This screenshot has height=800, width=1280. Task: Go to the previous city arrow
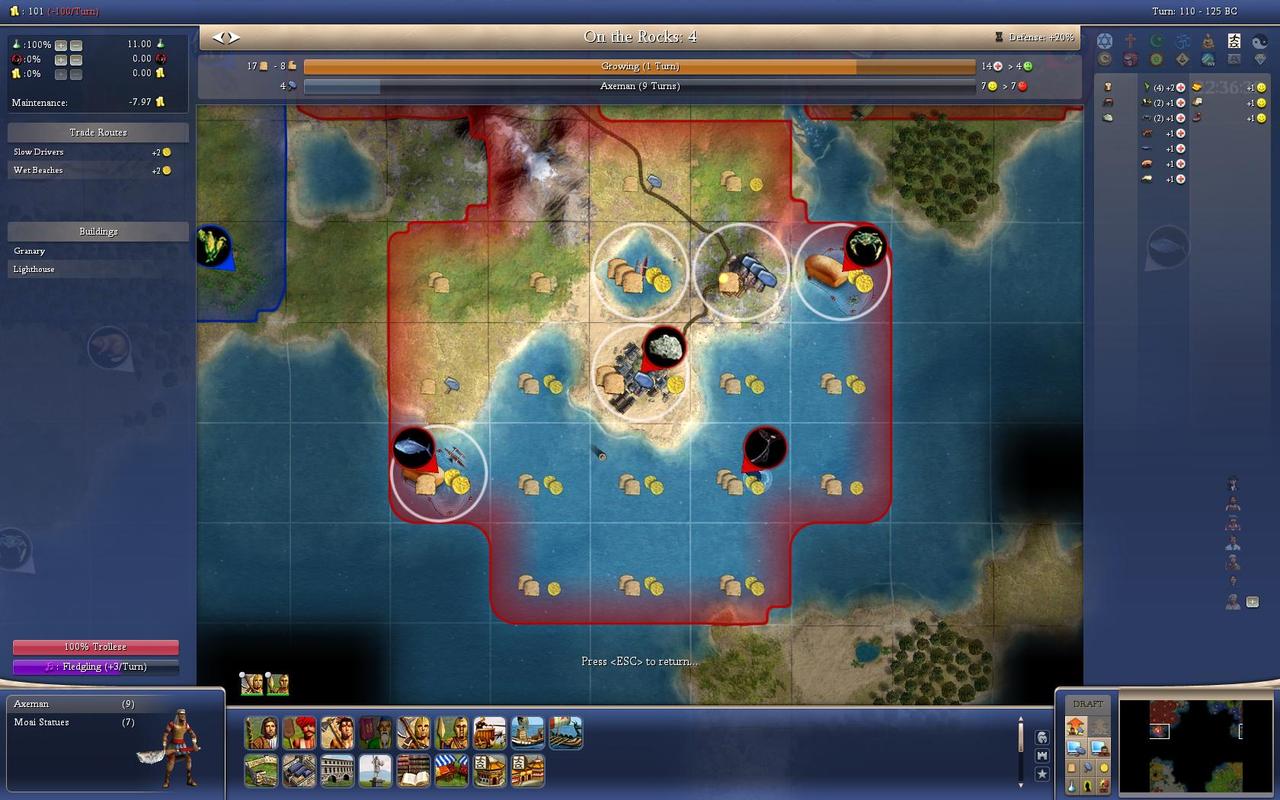[218, 37]
